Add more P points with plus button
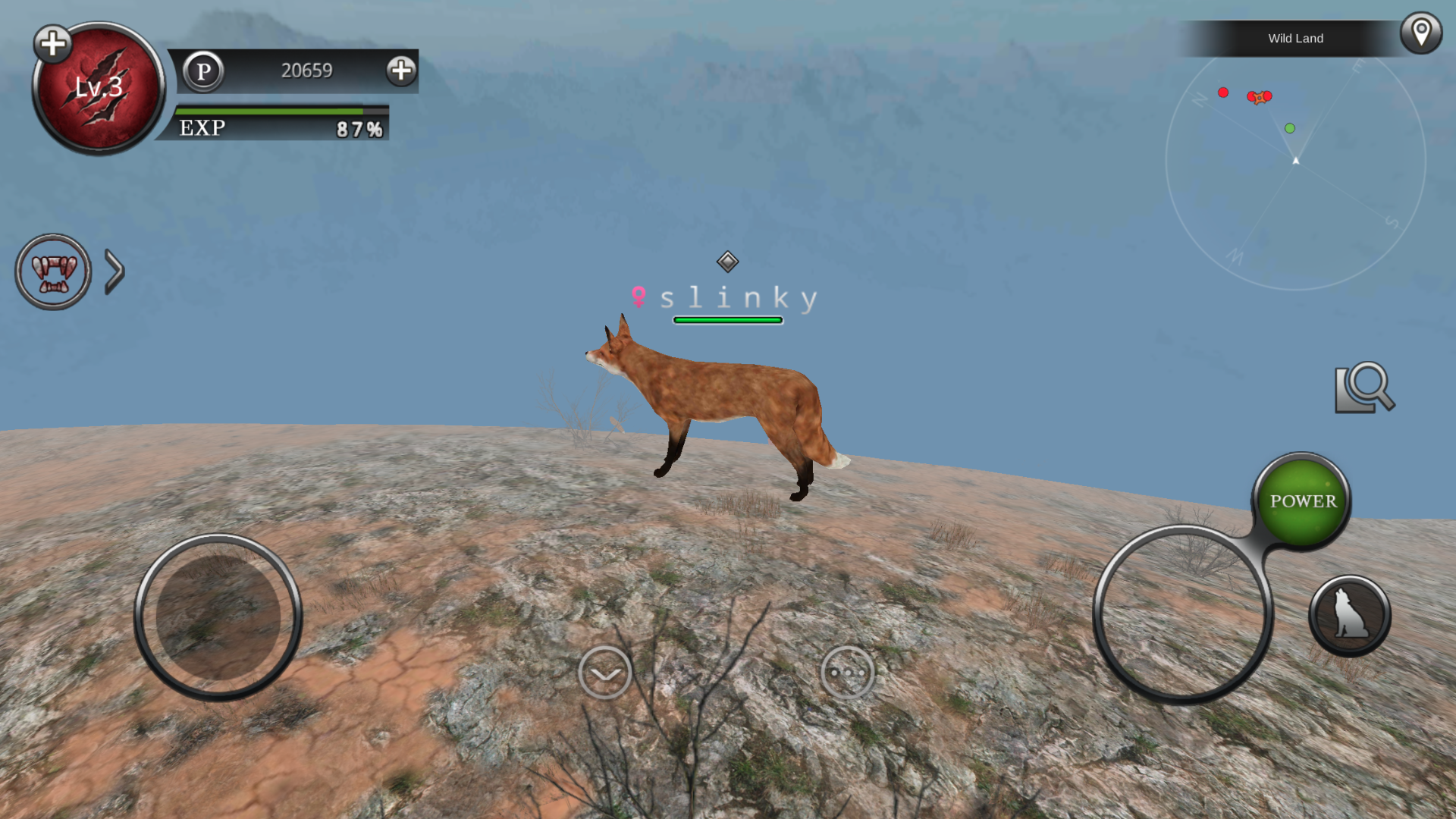The width and height of the screenshot is (1456, 819). pyautogui.click(x=401, y=71)
